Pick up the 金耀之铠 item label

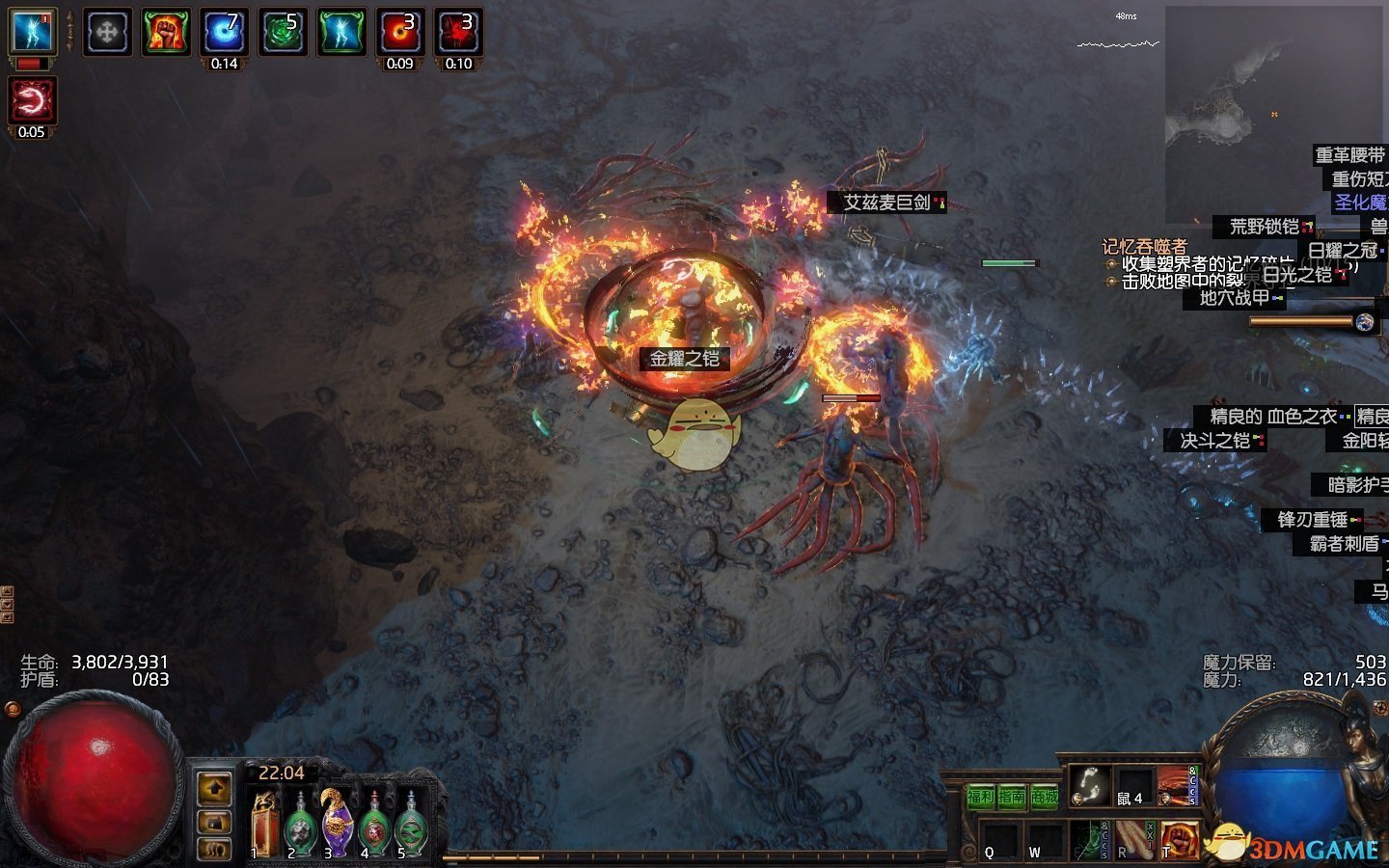[x=684, y=359]
